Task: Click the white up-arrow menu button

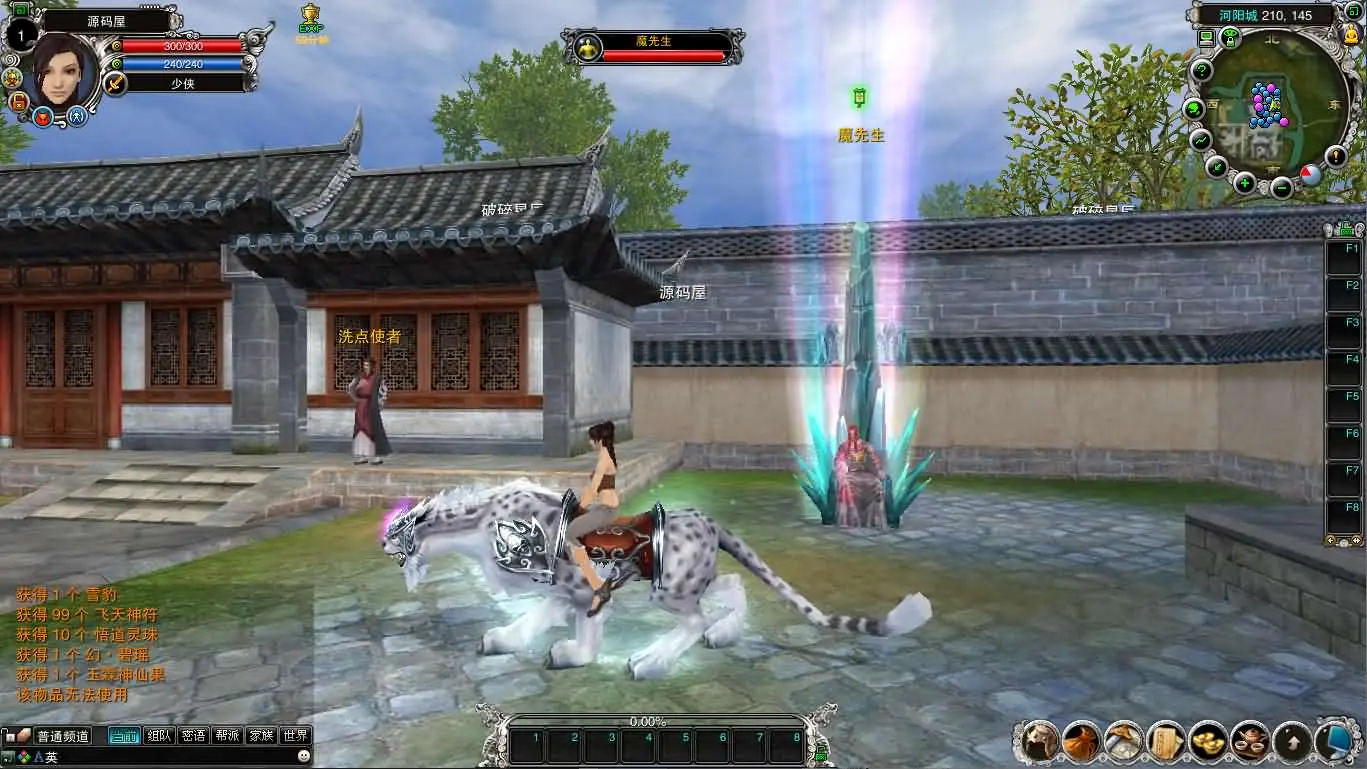Action: [1292, 741]
